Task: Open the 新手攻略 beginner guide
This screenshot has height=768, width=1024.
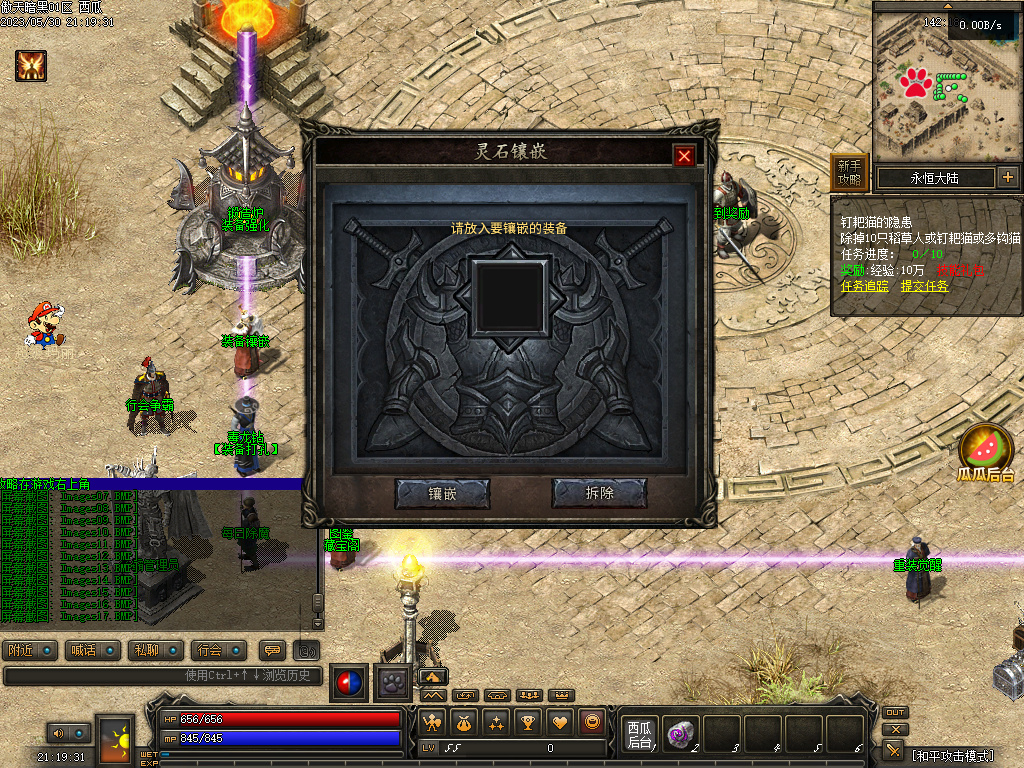Action: 849,173
